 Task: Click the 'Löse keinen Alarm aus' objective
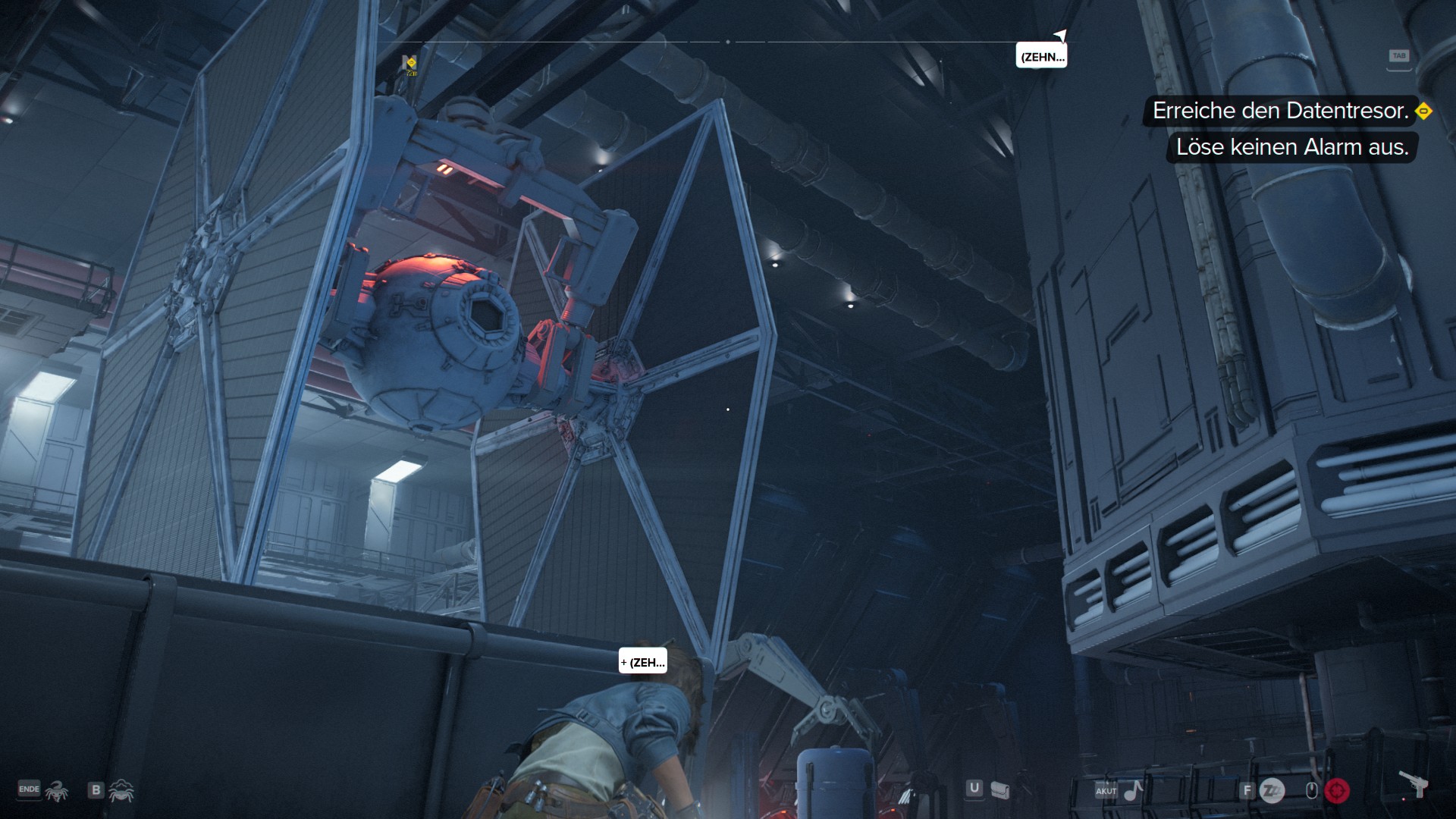pyautogui.click(x=1291, y=147)
